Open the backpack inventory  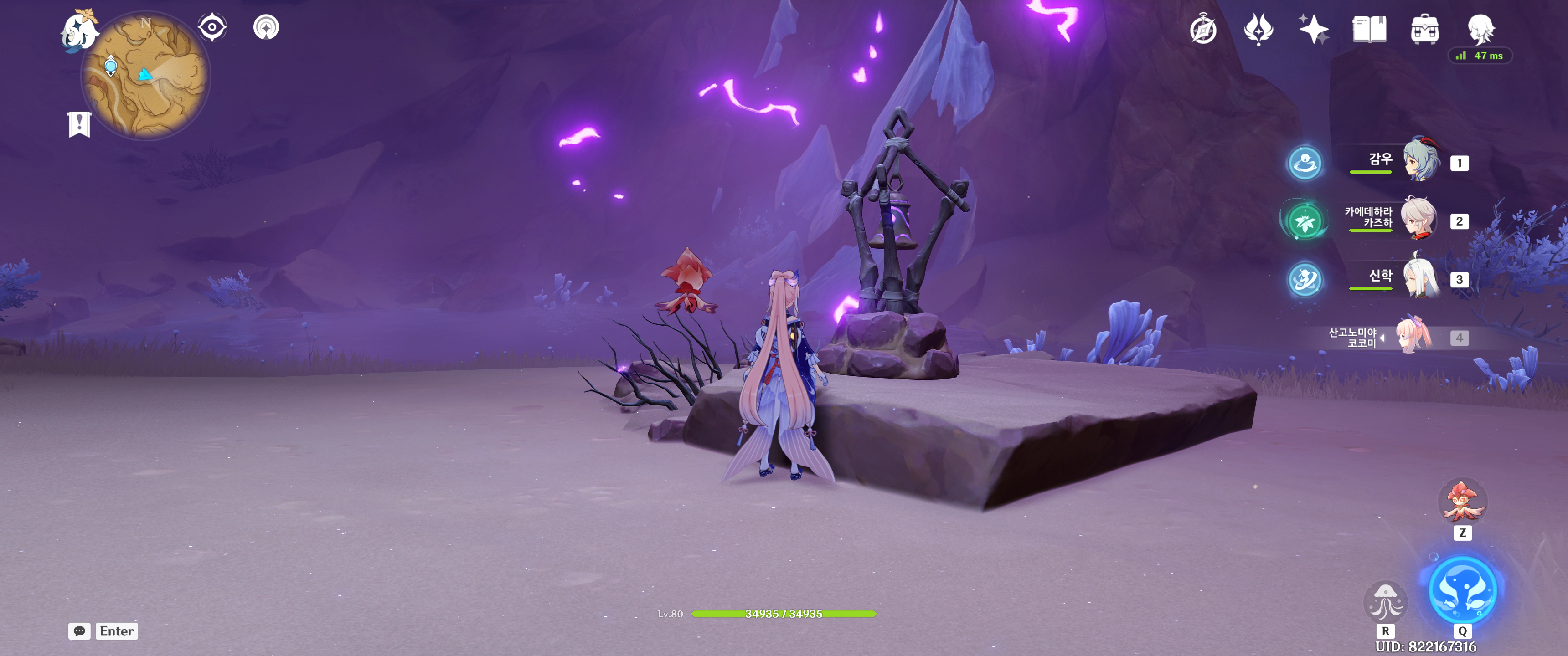[1424, 29]
